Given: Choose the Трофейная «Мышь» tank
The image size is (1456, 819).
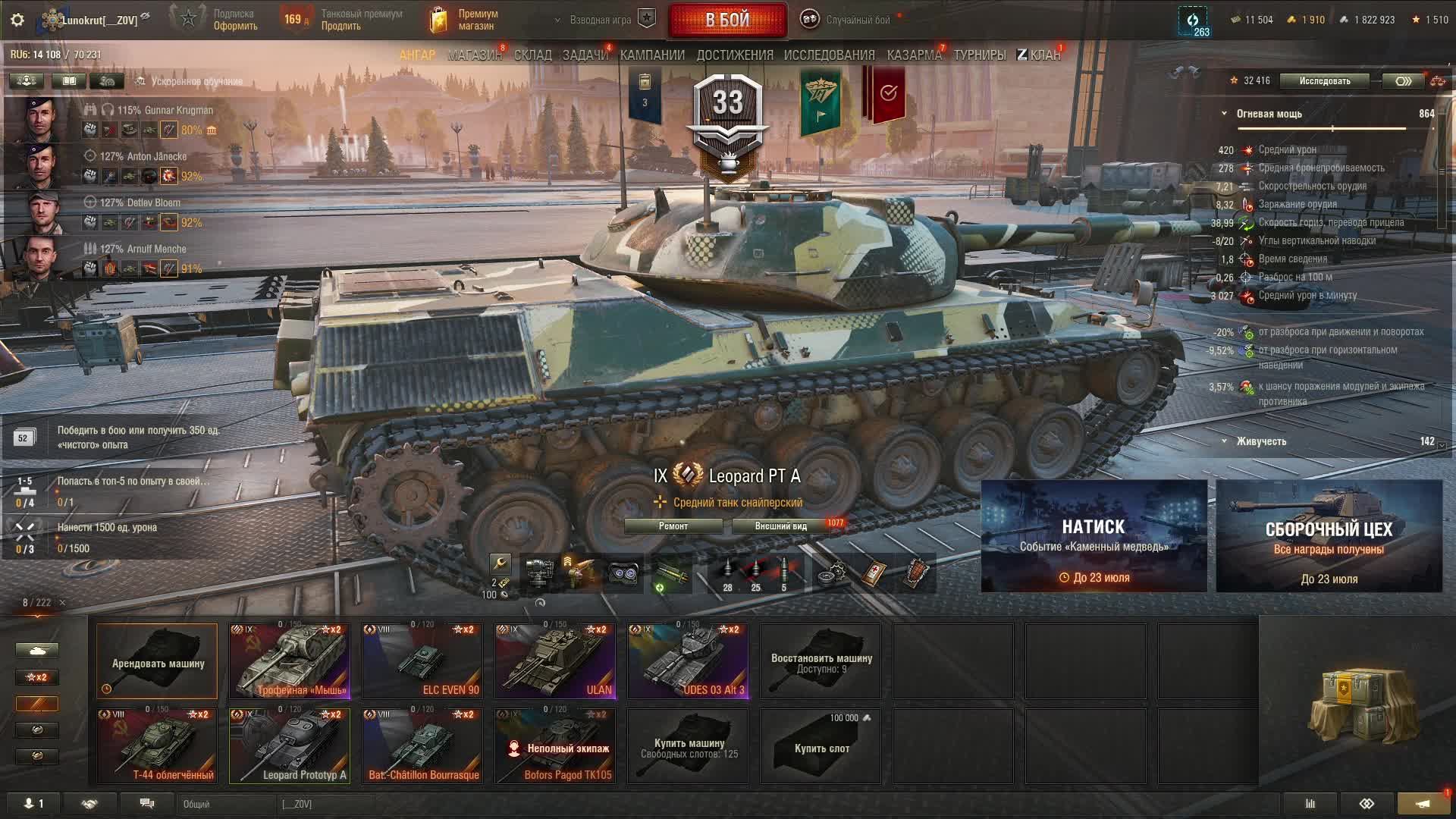Looking at the screenshot, I should click(290, 661).
